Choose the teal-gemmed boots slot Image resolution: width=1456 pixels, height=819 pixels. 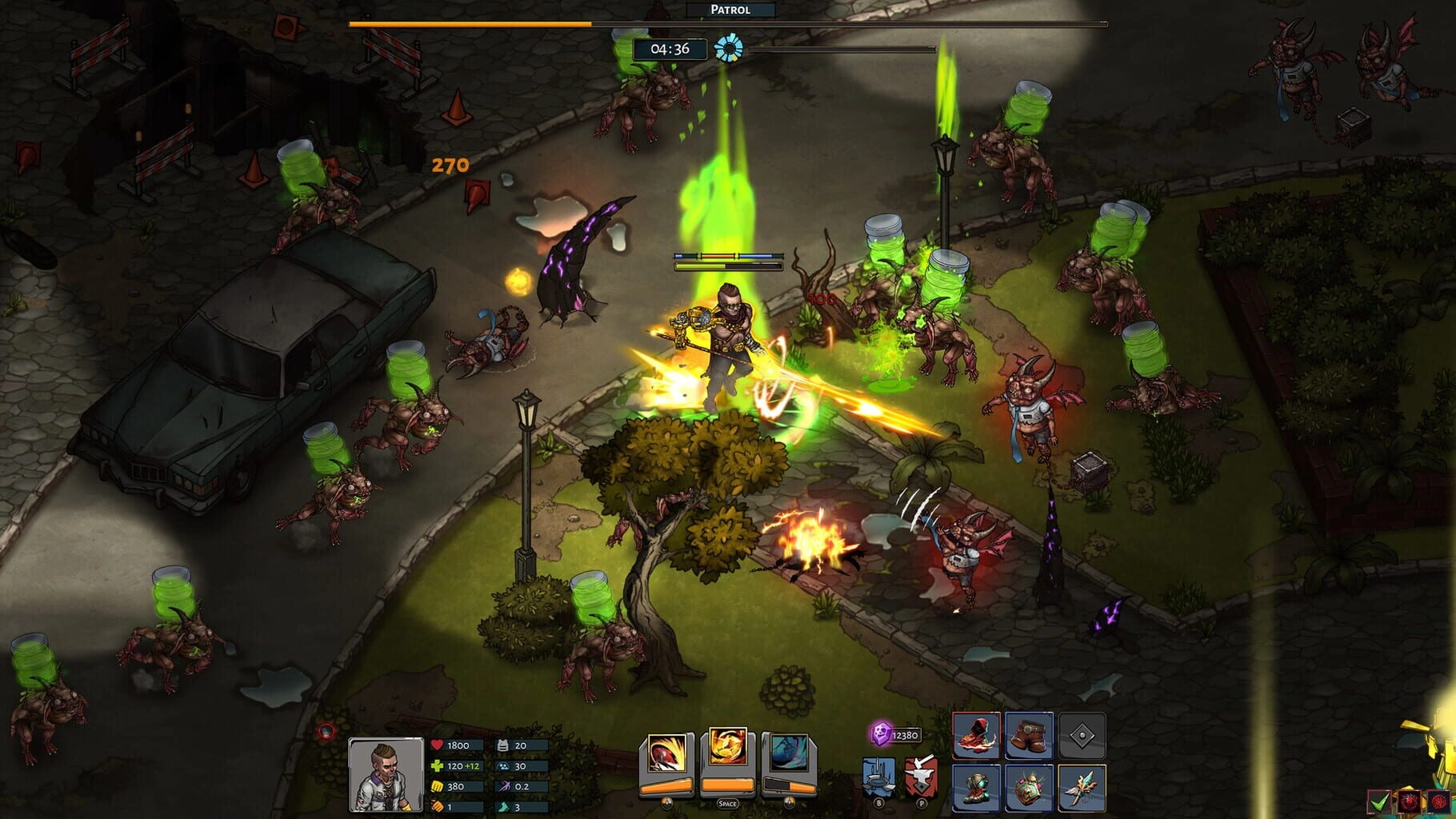click(976, 788)
